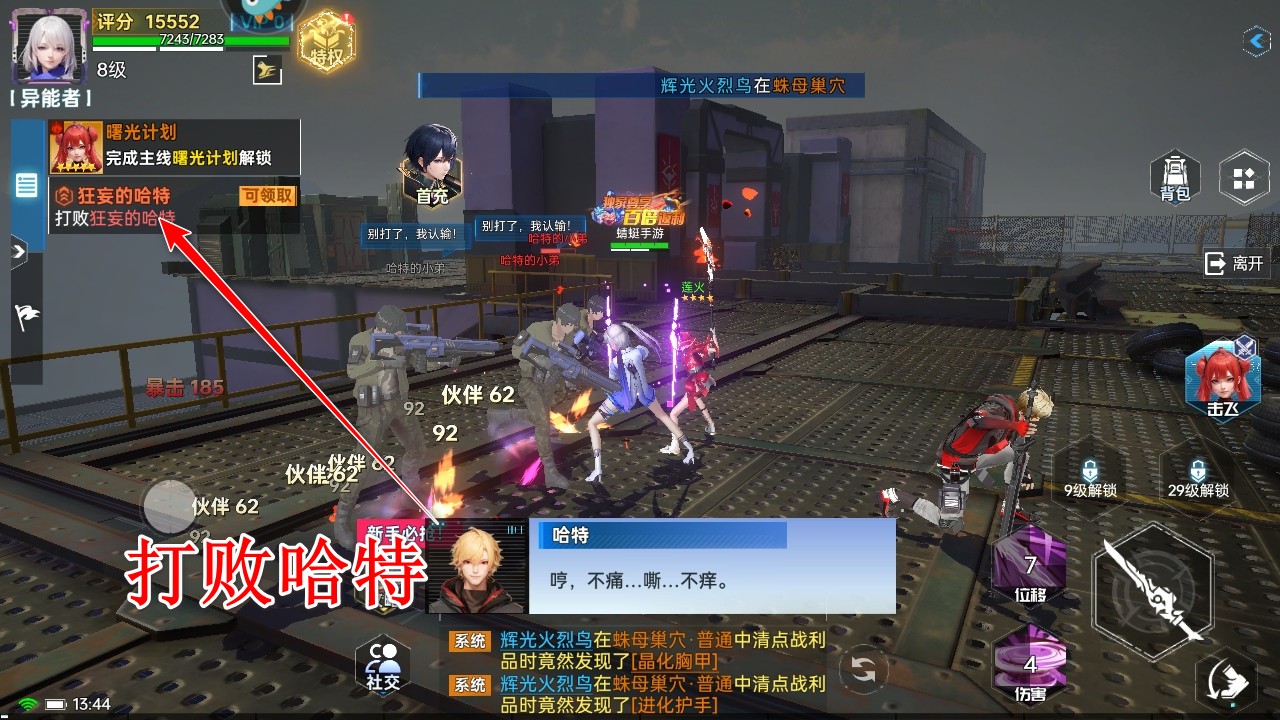This screenshot has width=1280, height=720.
Task: Toggle the quest list sidebar icon
Action: point(25,182)
